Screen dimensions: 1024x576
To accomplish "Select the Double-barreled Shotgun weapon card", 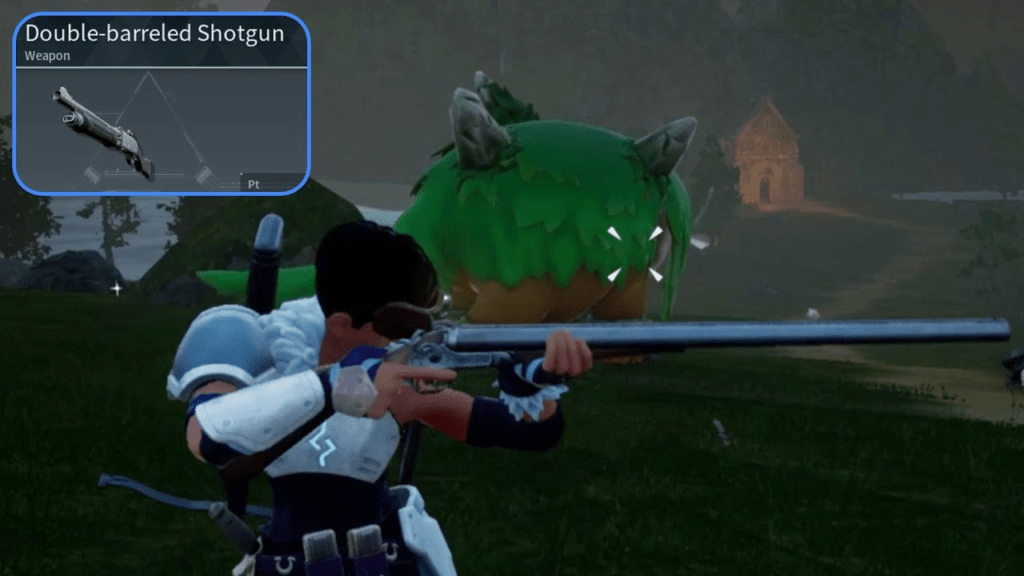I will (161, 104).
